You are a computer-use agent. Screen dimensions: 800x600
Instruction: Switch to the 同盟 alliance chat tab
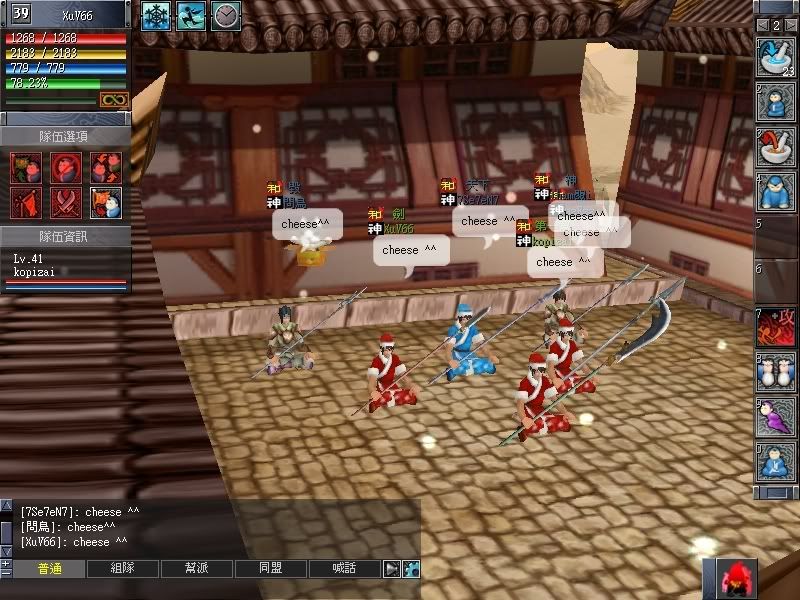tap(270, 568)
